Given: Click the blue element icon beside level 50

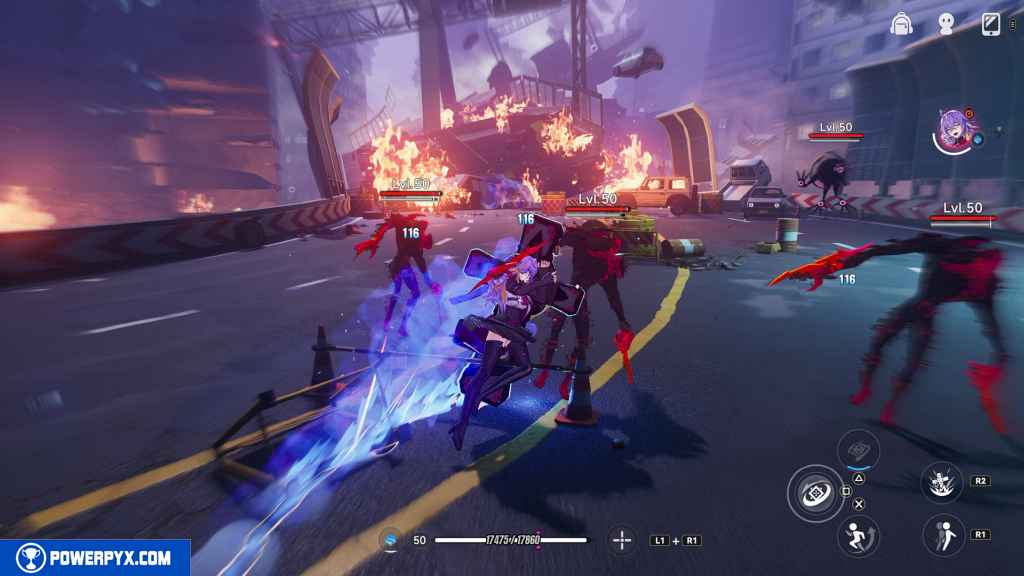Looking at the screenshot, I should point(391,540).
